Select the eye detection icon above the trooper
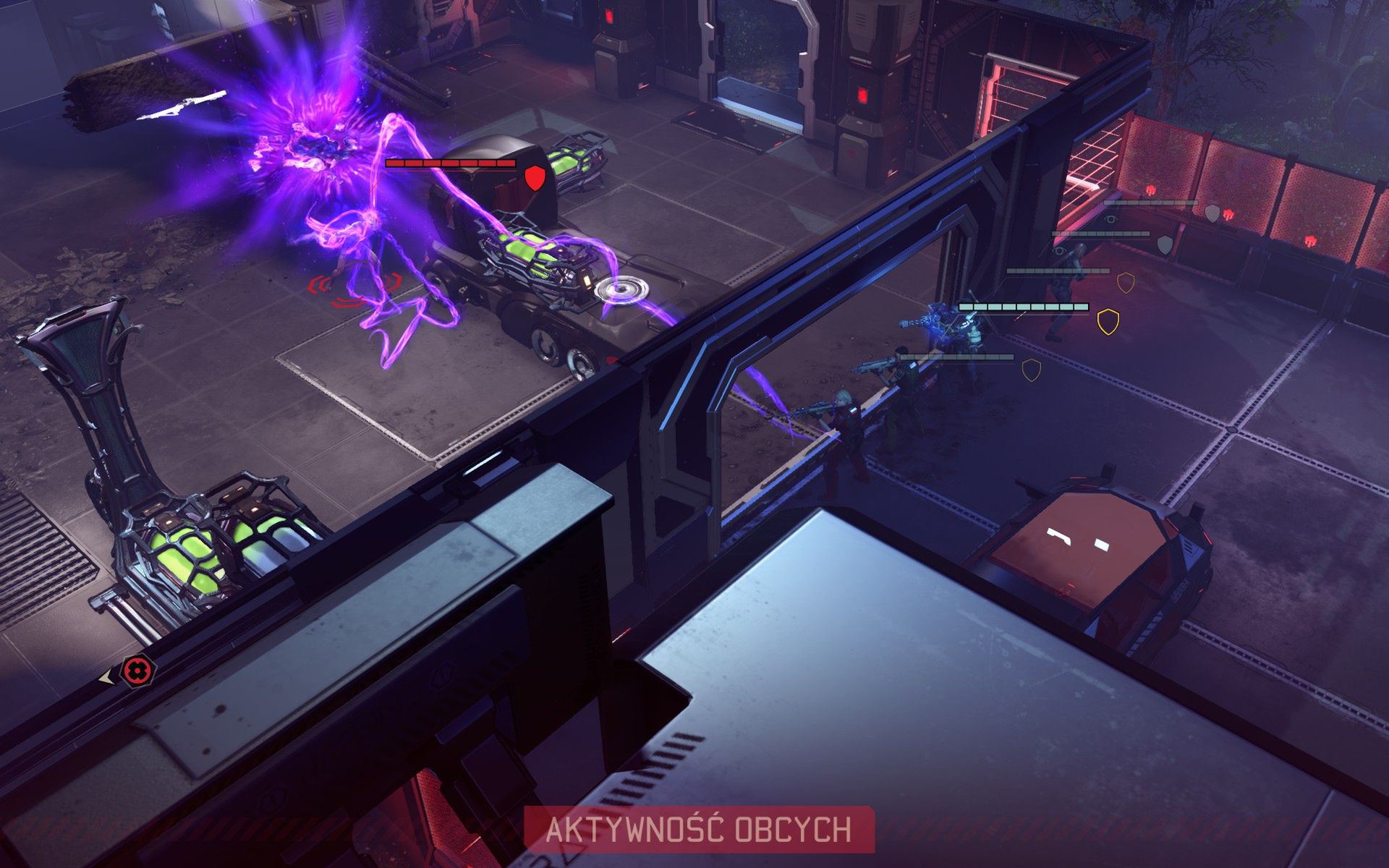This screenshot has width=1389, height=868. [x=1110, y=219]
